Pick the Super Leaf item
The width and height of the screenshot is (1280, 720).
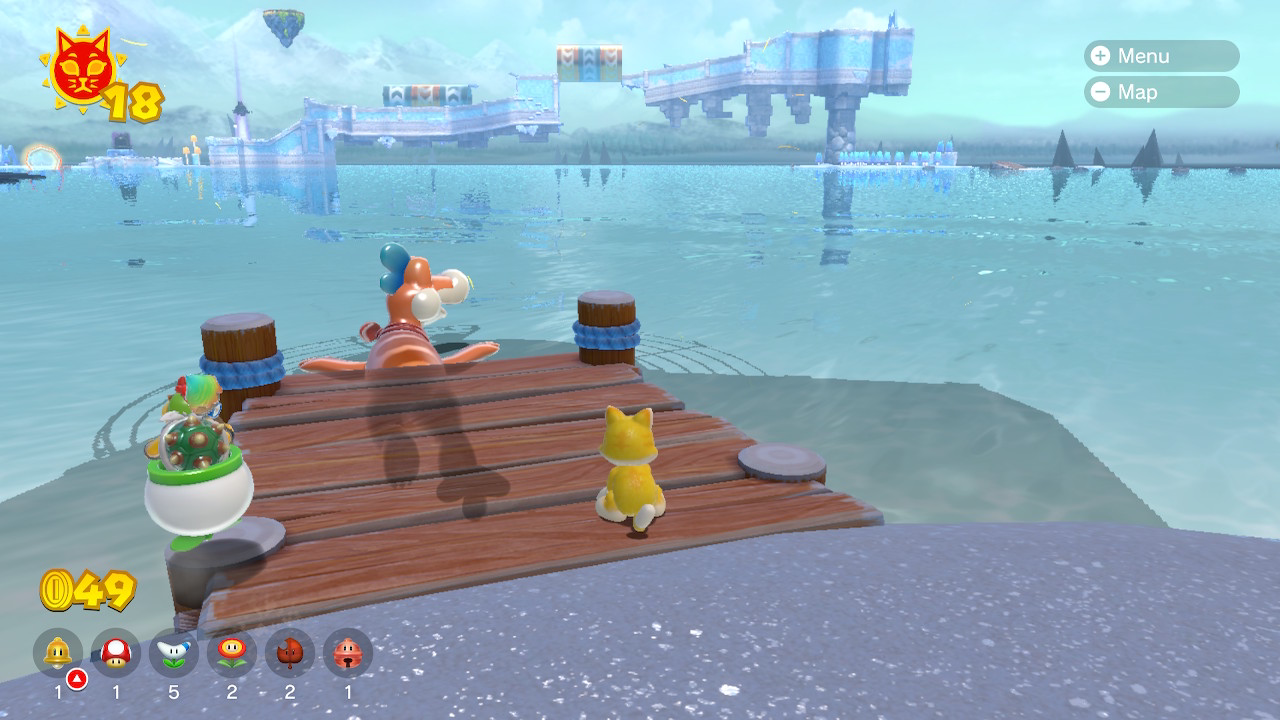coord(290,653)
